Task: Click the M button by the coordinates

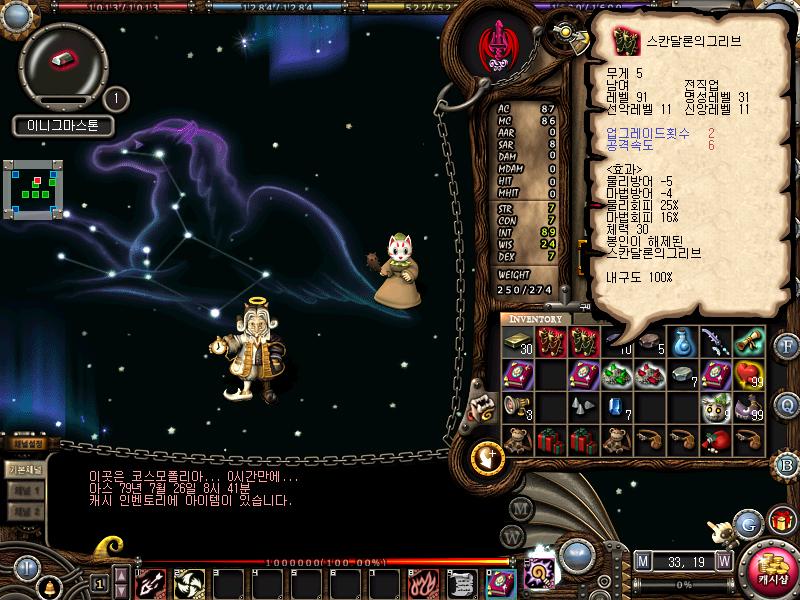Action: tap(642, 560)
